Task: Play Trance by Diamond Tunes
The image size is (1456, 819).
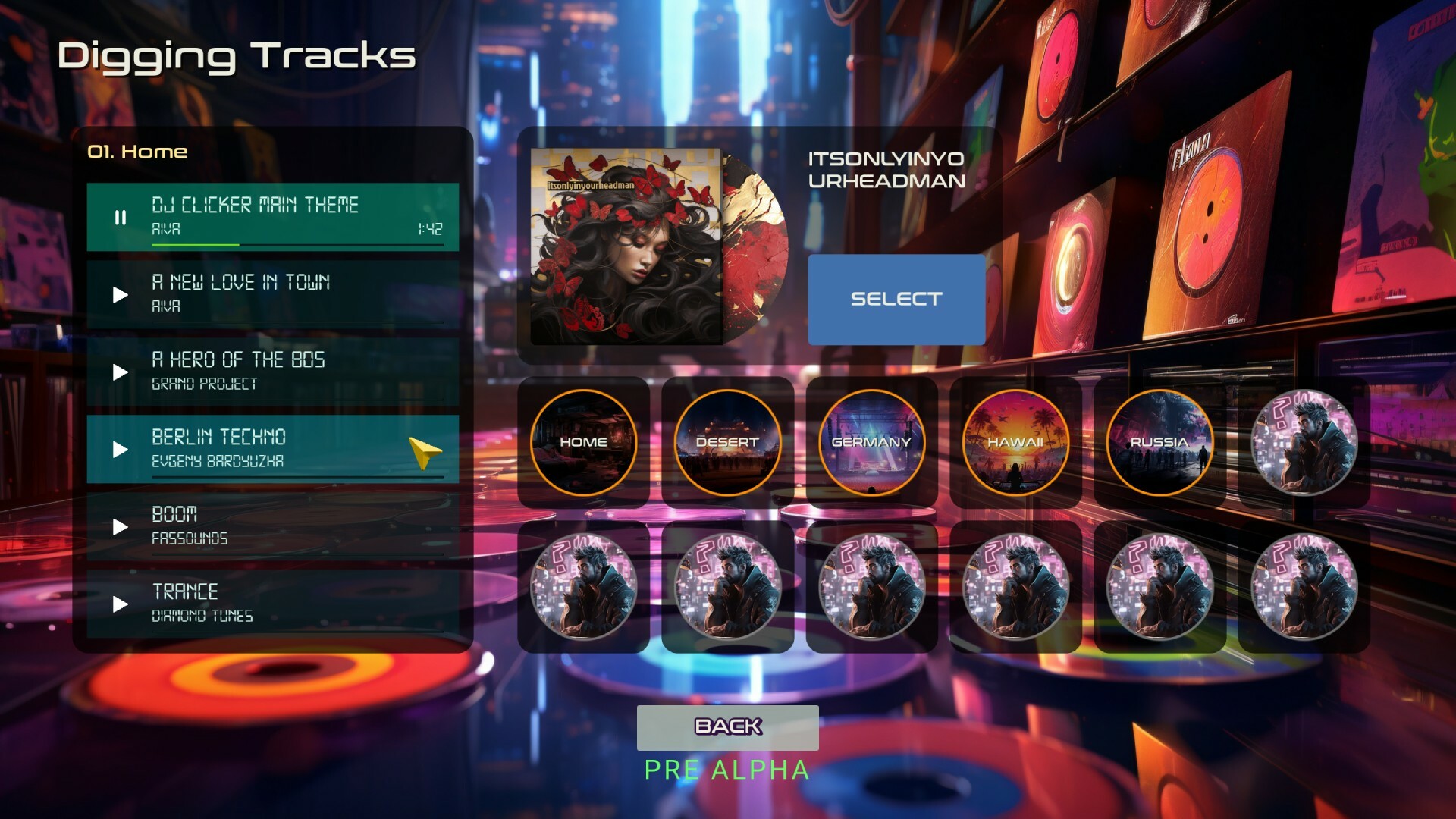Action: (118, 604)
